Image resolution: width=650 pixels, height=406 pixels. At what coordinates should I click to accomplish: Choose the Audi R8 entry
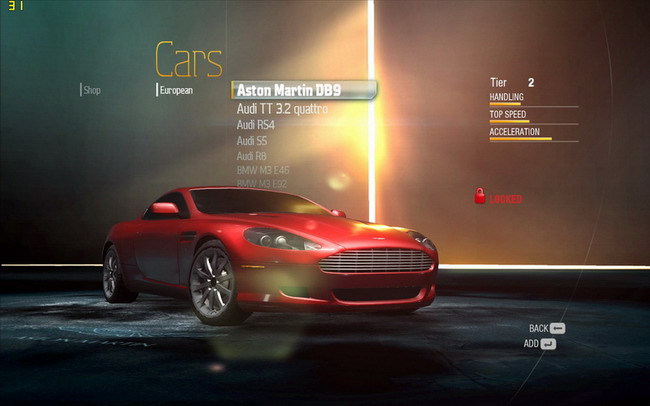point(252,156)
